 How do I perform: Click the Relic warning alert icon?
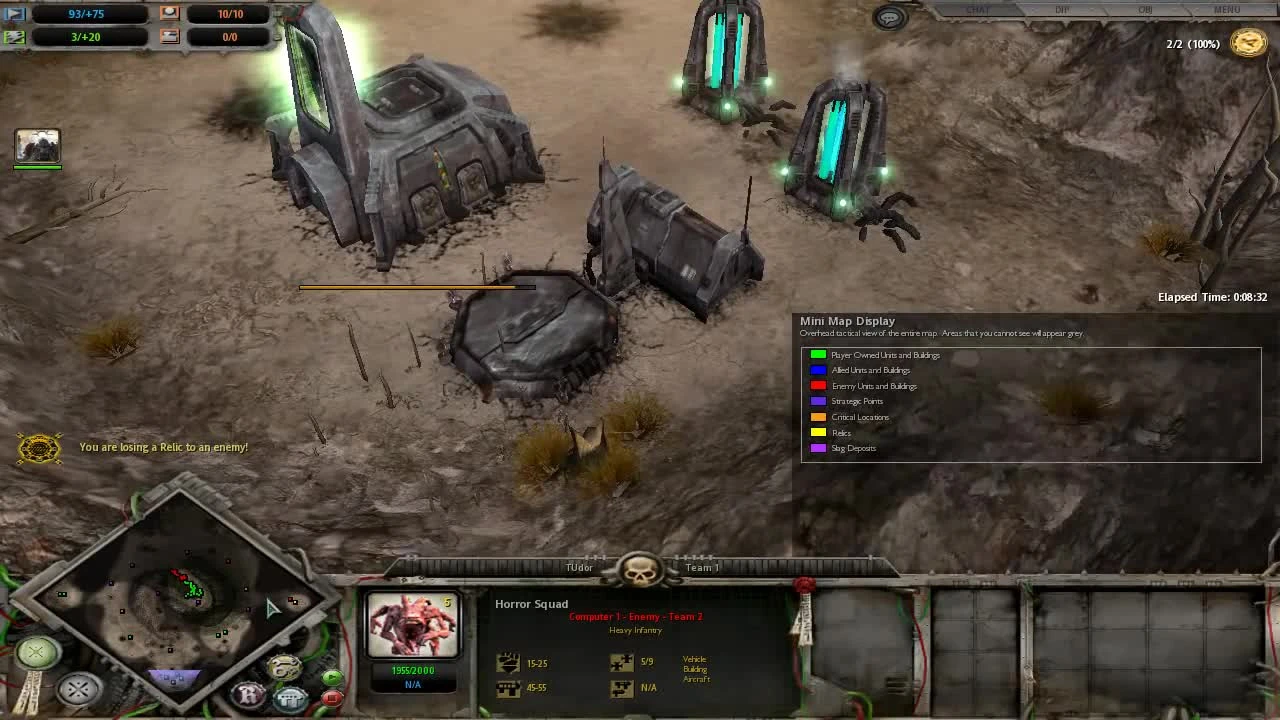tap(38, 447)
